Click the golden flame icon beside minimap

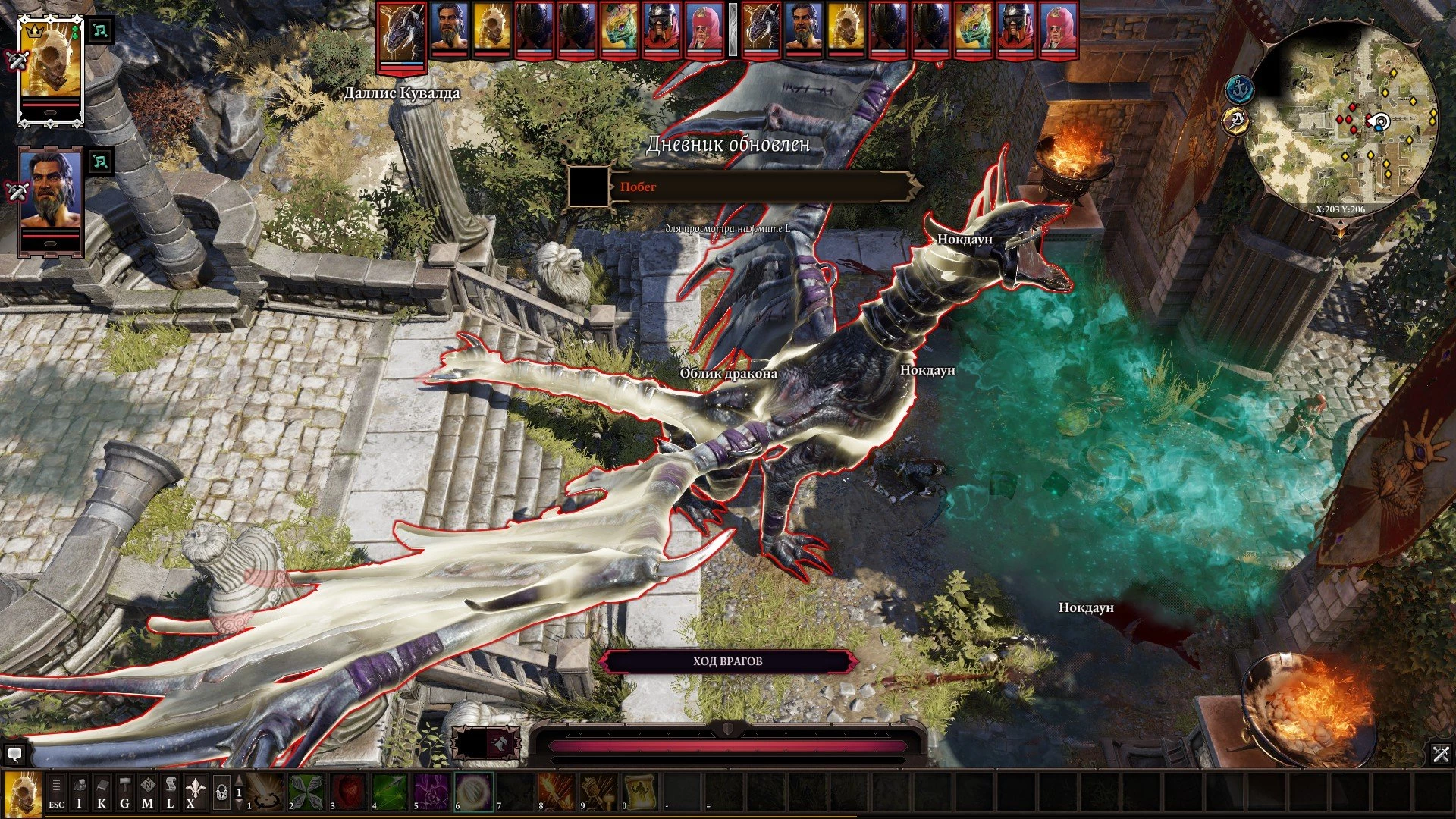click(x=1236, y=121)
